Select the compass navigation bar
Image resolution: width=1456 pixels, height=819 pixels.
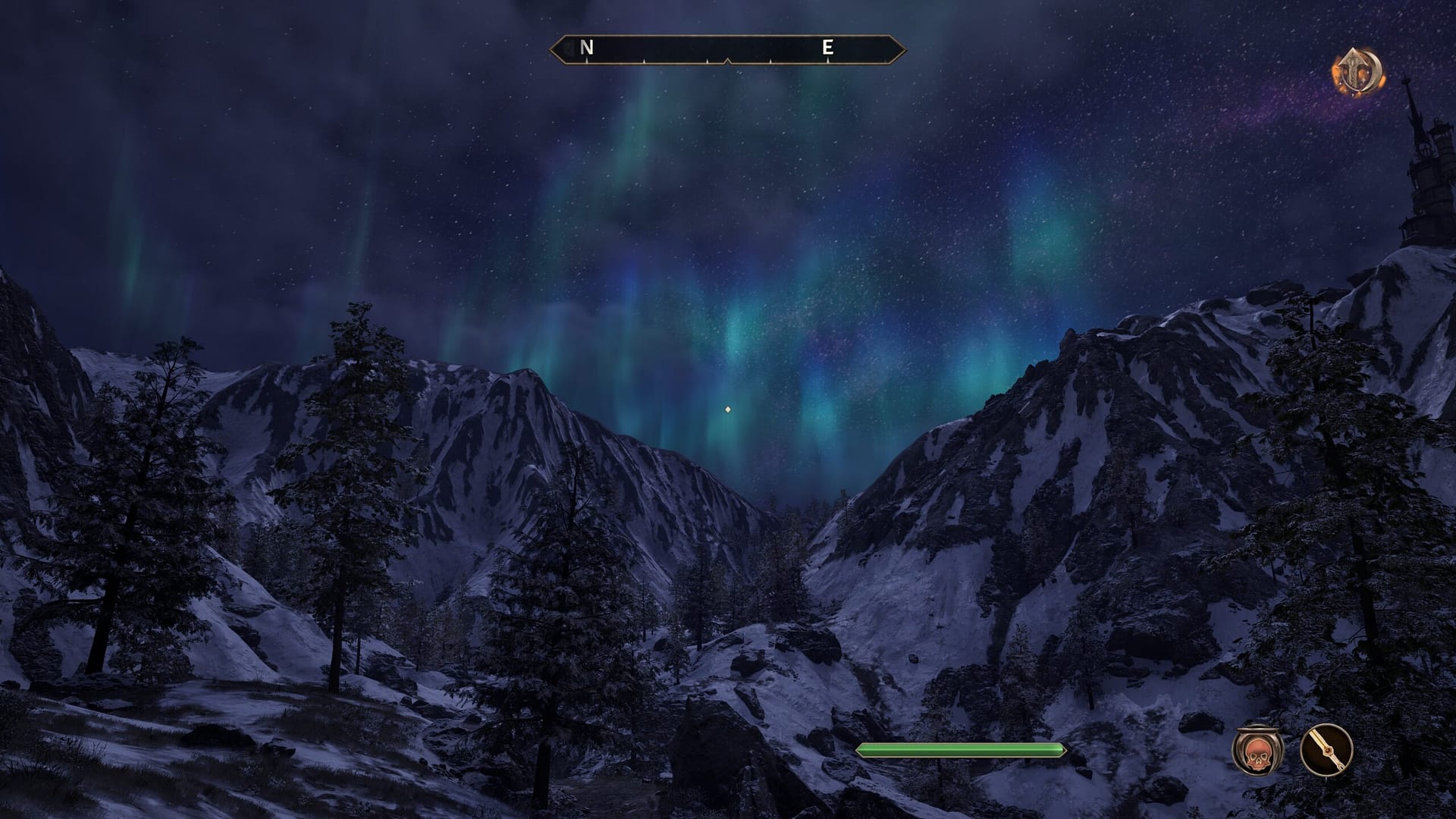click(x=729, y=48)
